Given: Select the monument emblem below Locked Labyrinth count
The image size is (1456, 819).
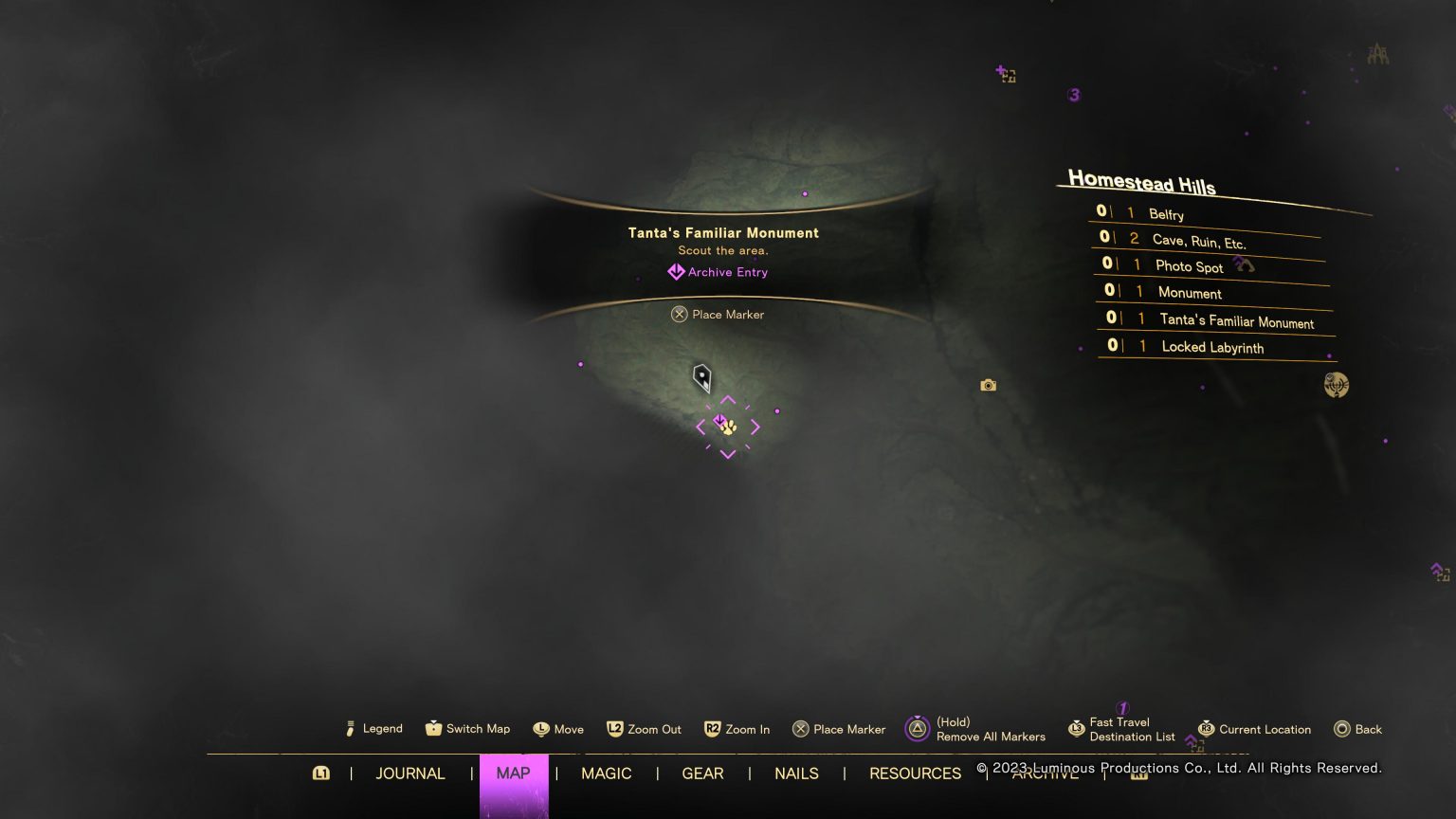Looking at the screenshot, I should pyautogui.click(x=1336, y=385).
